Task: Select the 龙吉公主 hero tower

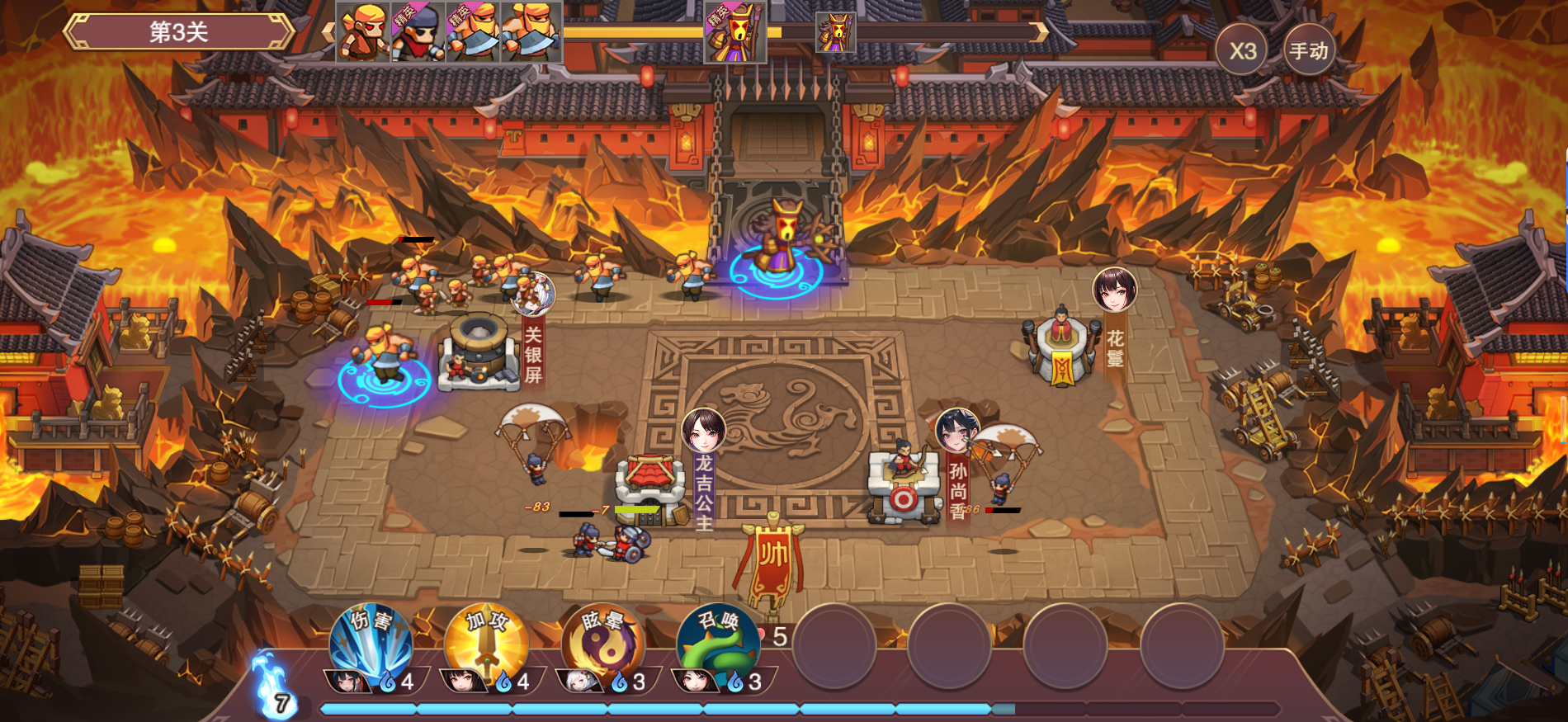Action: [x=652, y=487]
